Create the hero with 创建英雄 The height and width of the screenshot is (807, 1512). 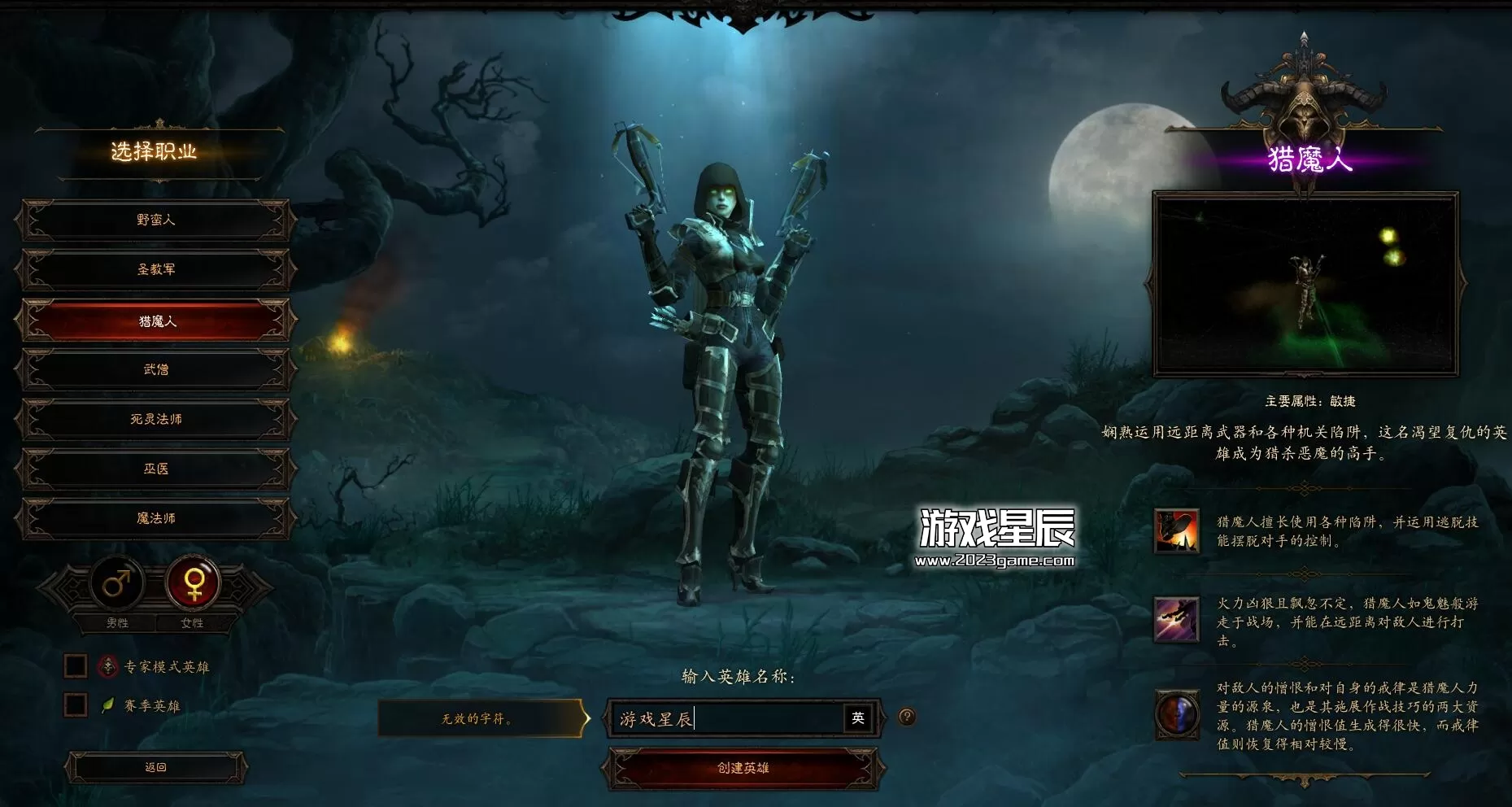click(x=743, y=768)
